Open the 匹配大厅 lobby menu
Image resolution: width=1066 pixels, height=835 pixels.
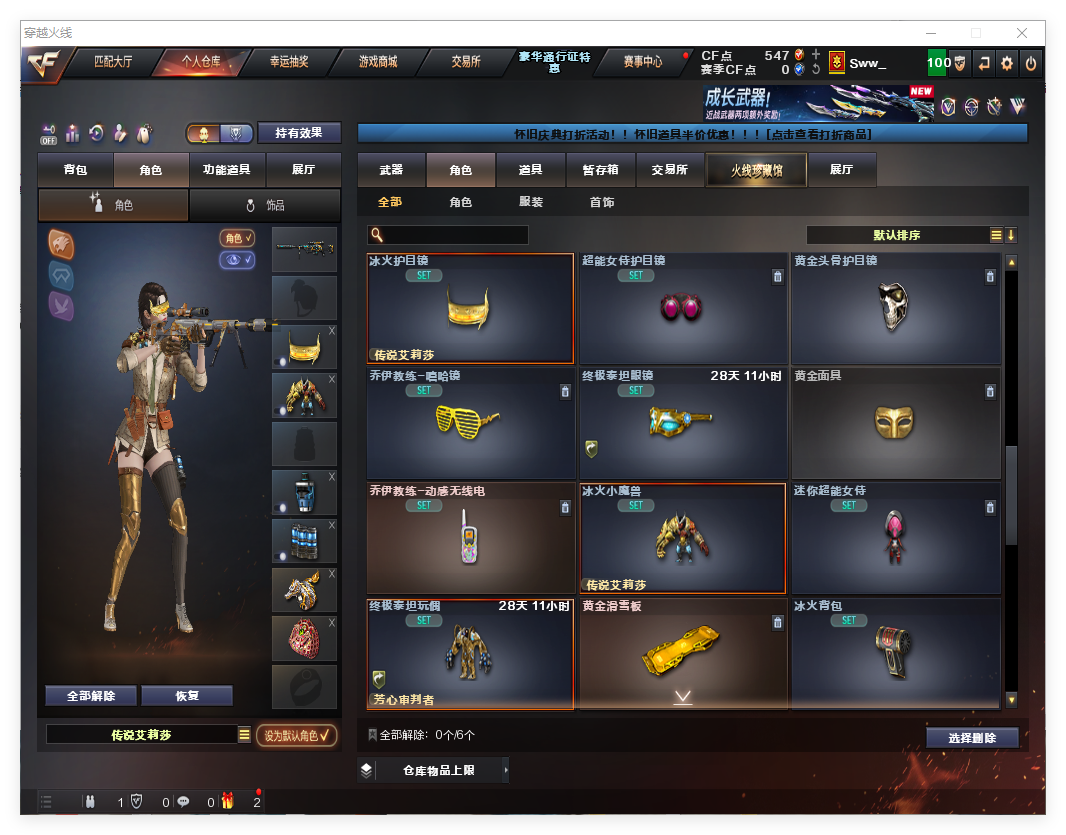[112, 62]
